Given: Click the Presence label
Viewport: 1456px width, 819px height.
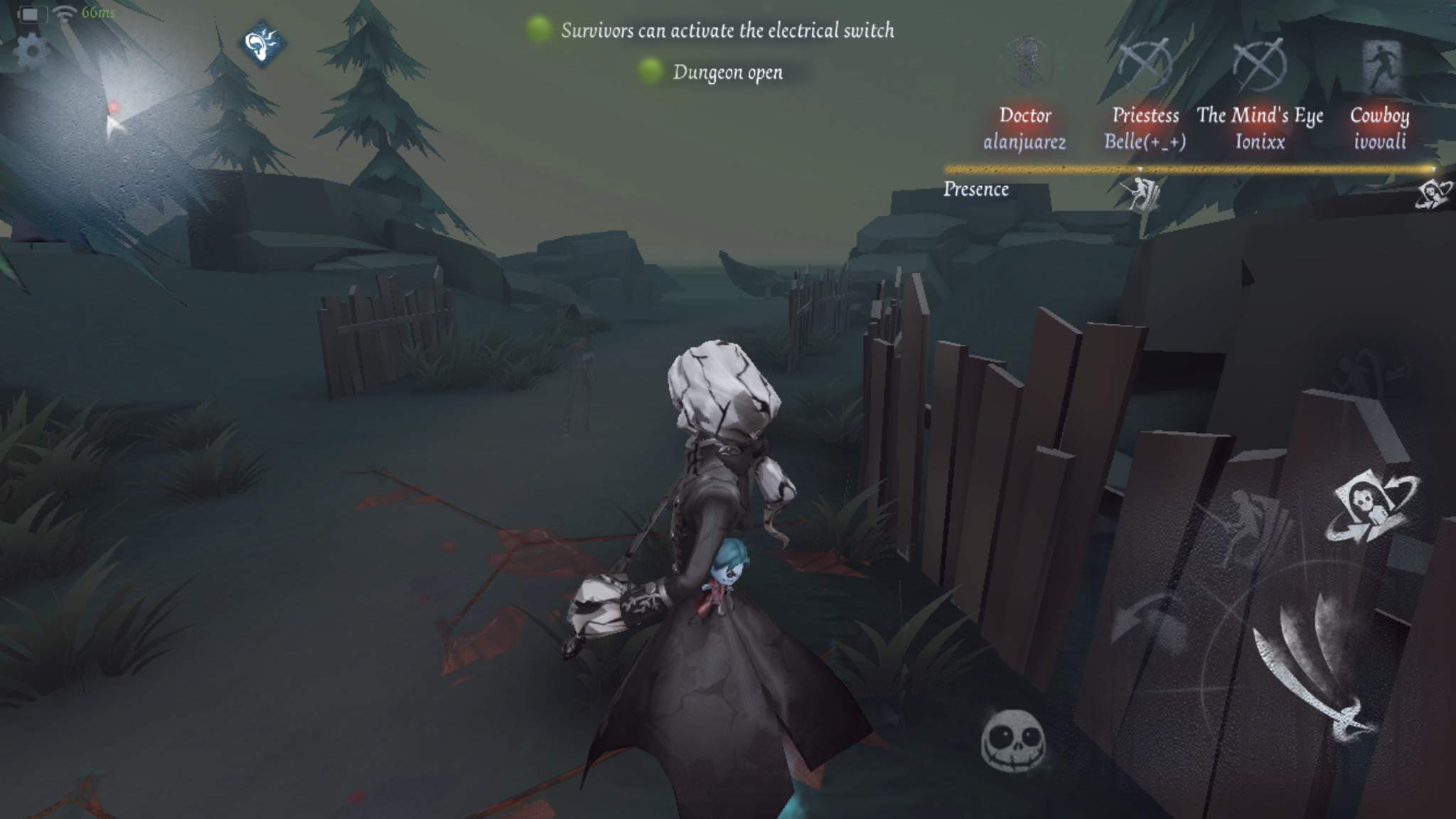Looking at the screenshot, I should click(977, 189).
